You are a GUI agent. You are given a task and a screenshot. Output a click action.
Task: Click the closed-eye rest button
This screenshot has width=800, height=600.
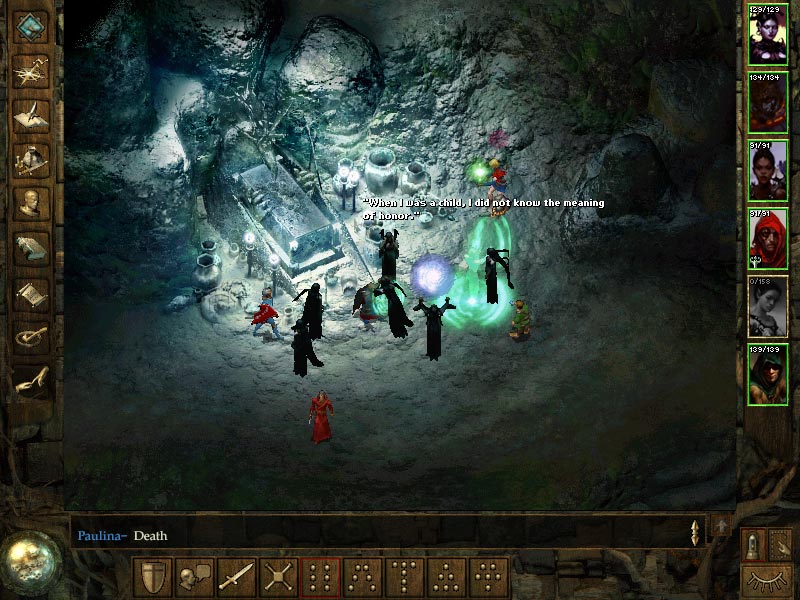point(767,579)
